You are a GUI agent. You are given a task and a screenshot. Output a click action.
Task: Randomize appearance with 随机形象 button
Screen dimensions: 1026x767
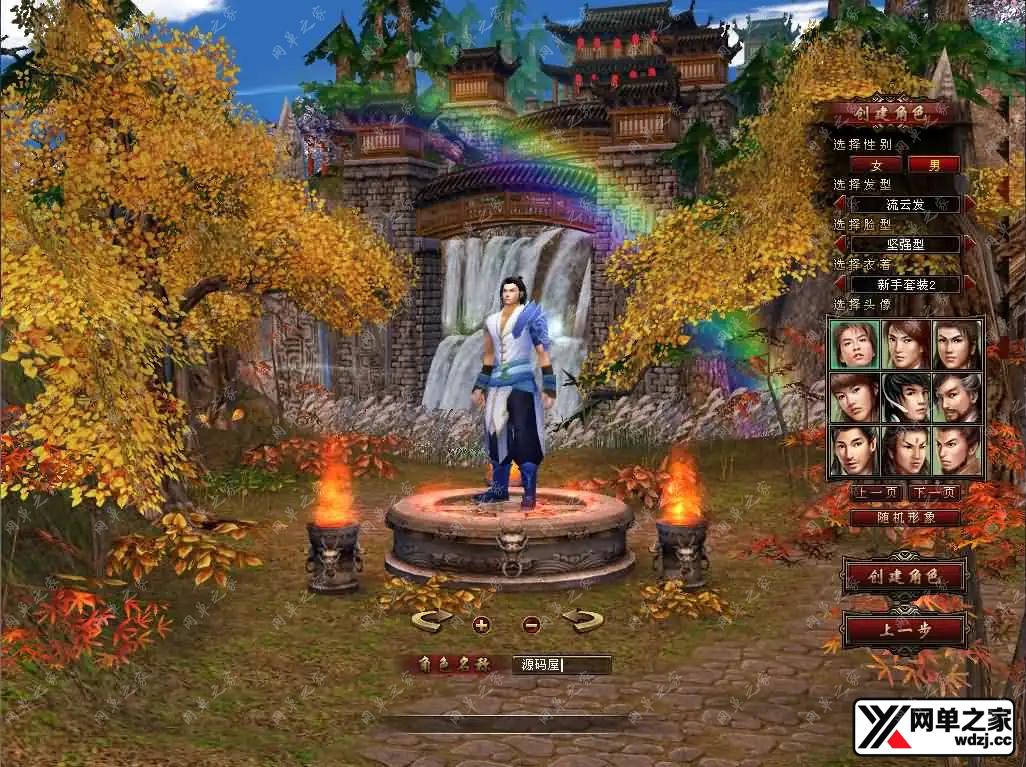(x=905, y=518)
